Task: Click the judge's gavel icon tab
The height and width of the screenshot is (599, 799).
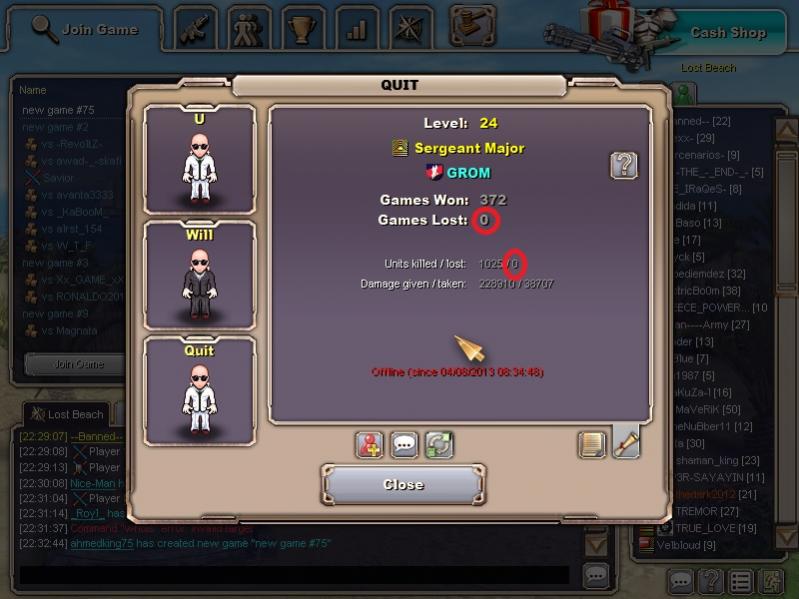Action: point(472,22)
